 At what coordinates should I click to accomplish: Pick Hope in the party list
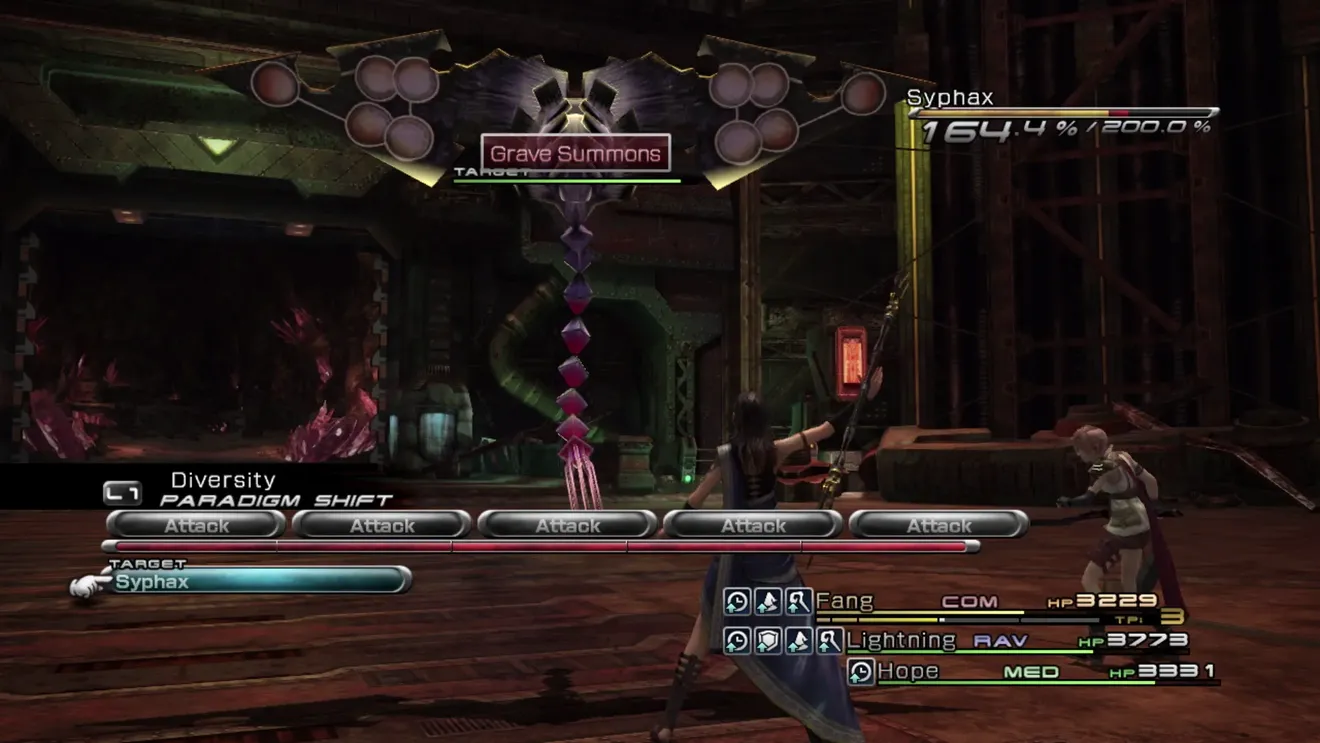coord(908,672)
